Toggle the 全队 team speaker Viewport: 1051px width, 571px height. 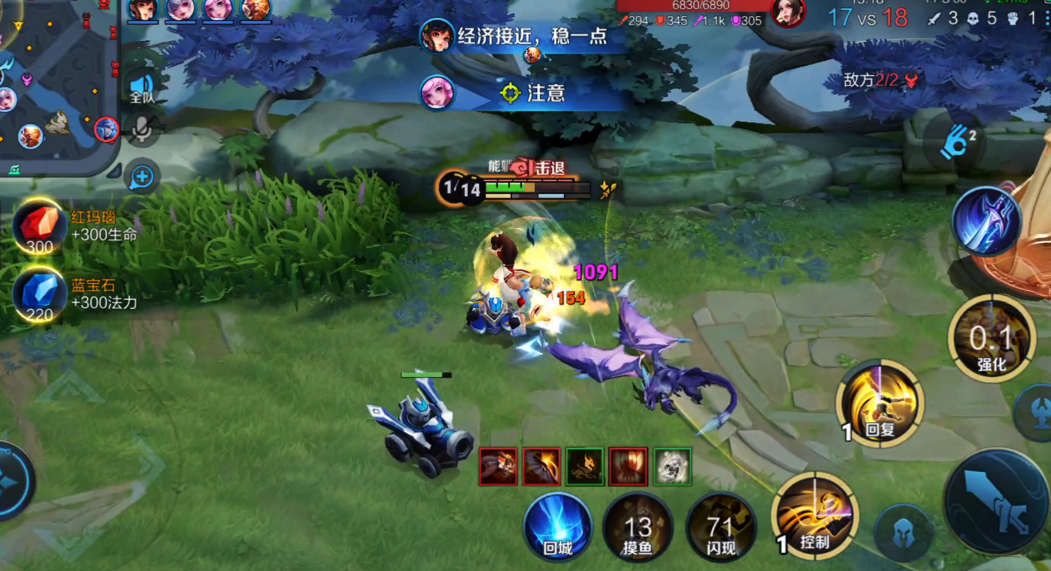(142, 88)
